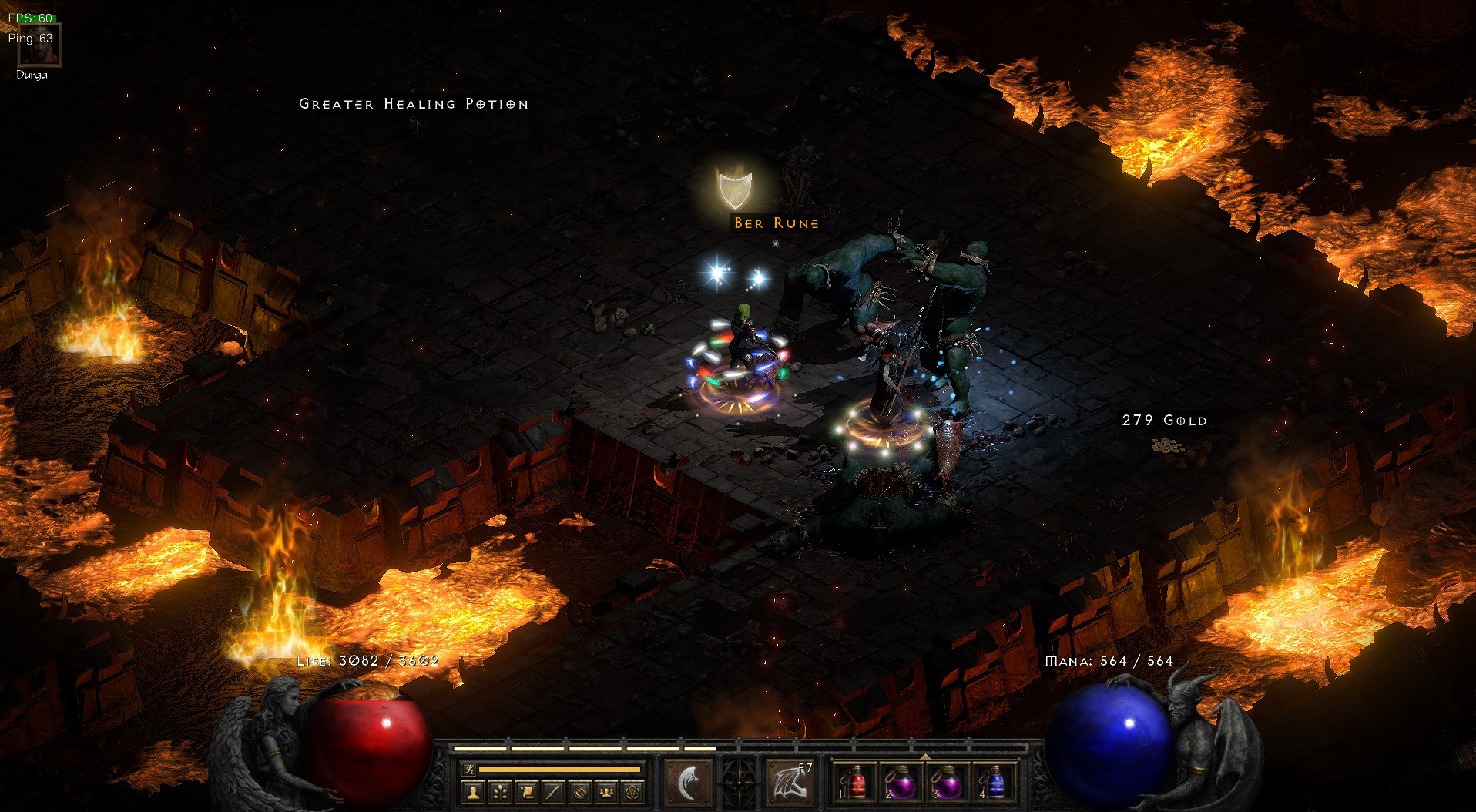Open the Quest Log scroll icon
The width and height of the screenshot is (1476, 812).
coord(526,793)
